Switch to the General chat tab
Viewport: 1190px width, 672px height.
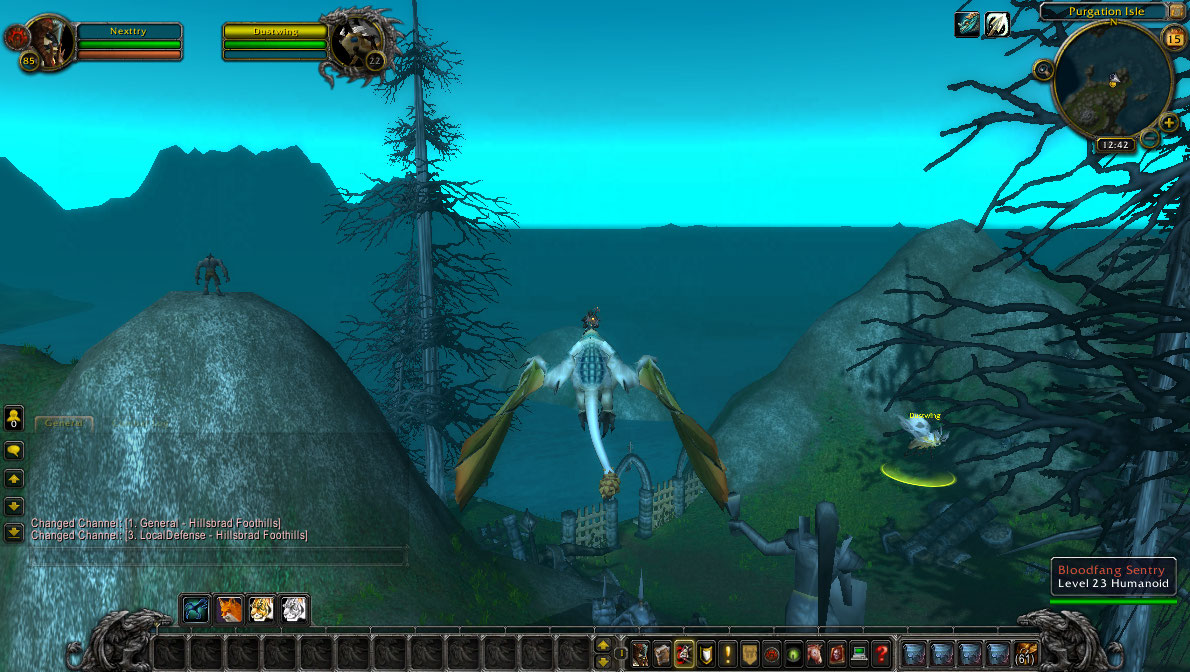(64, 423)
